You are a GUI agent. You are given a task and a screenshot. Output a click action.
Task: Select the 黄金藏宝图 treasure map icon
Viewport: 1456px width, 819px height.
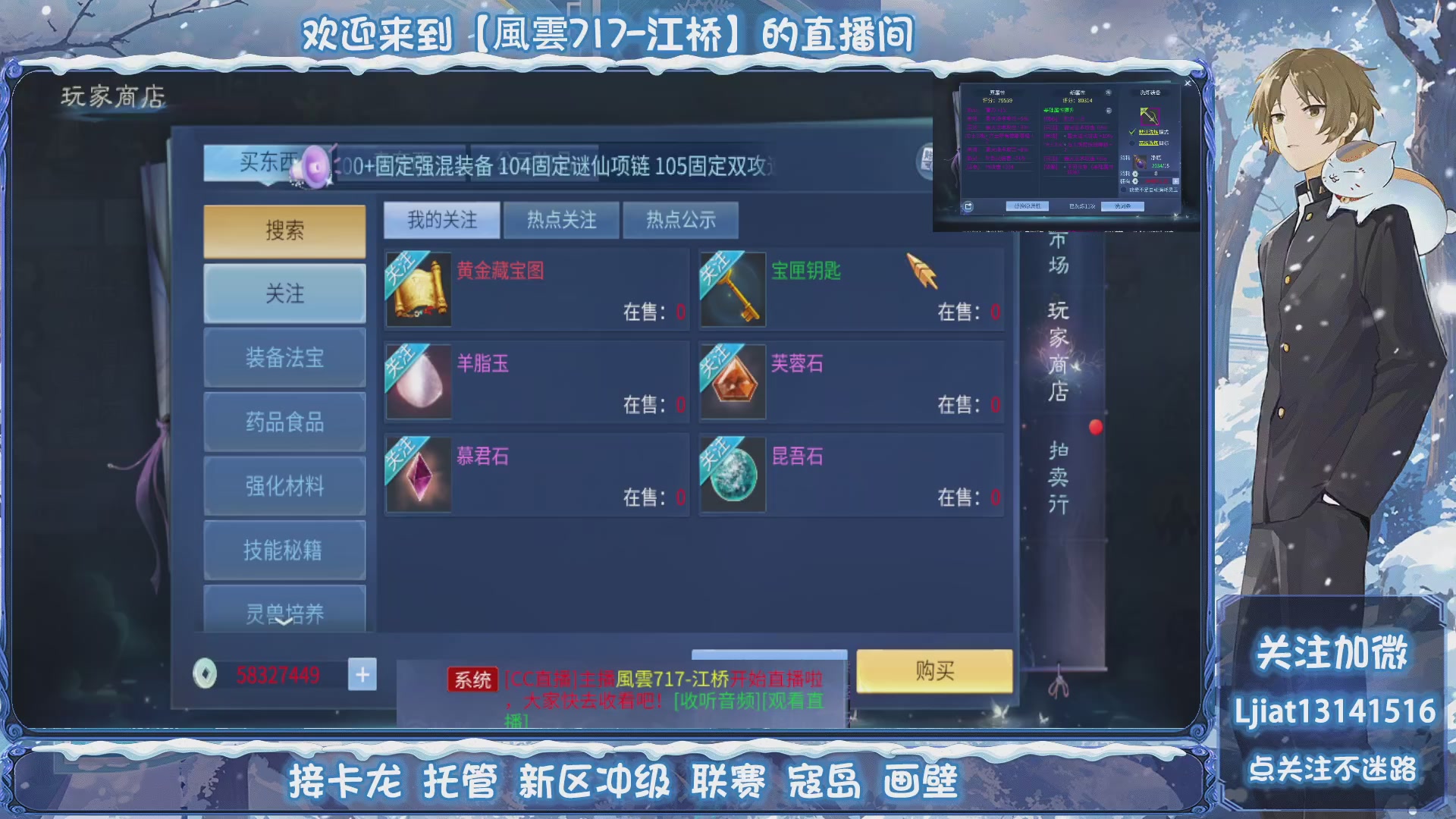click(x=419, y=289)
